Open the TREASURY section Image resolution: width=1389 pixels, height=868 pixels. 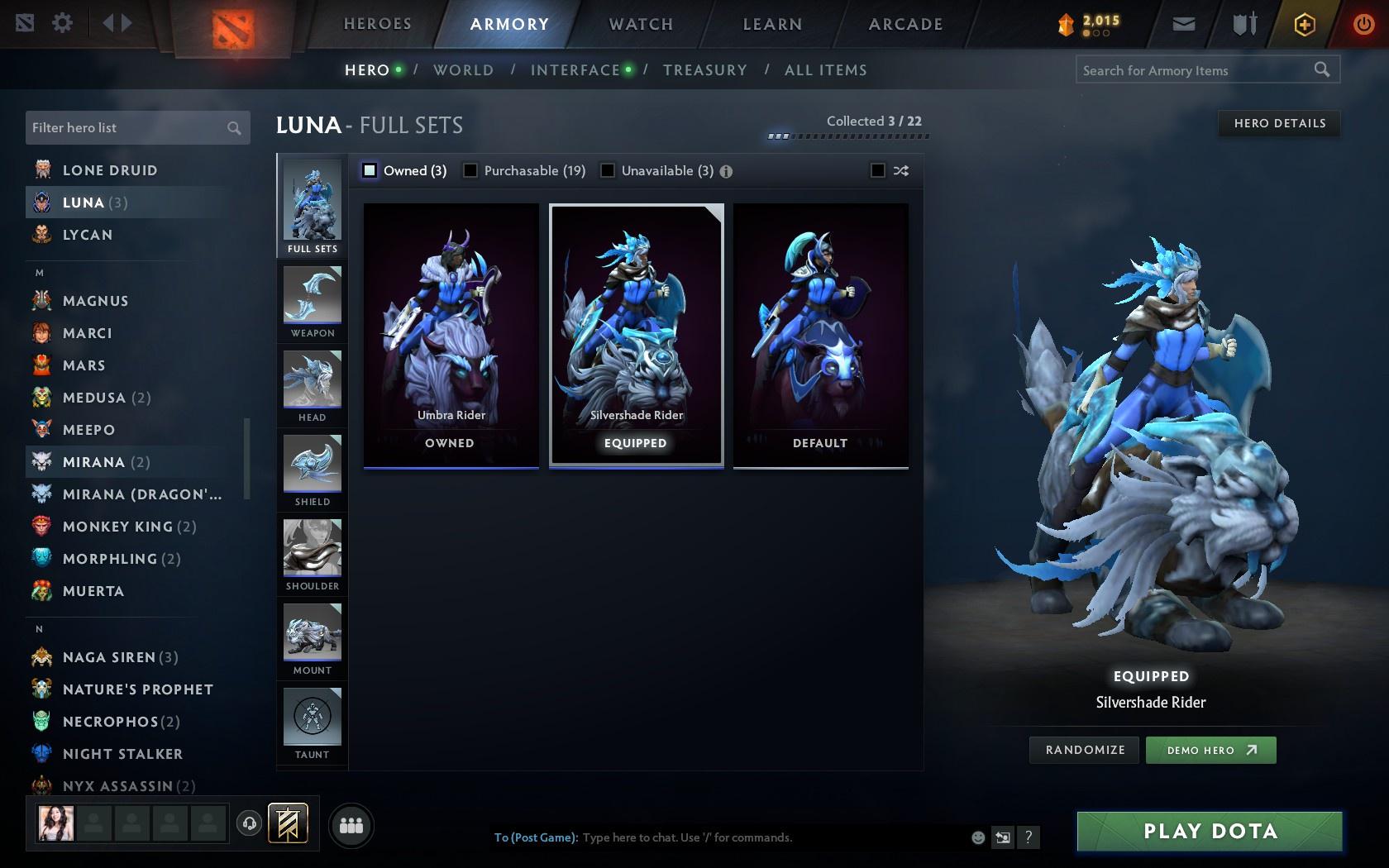pos(704,70)
